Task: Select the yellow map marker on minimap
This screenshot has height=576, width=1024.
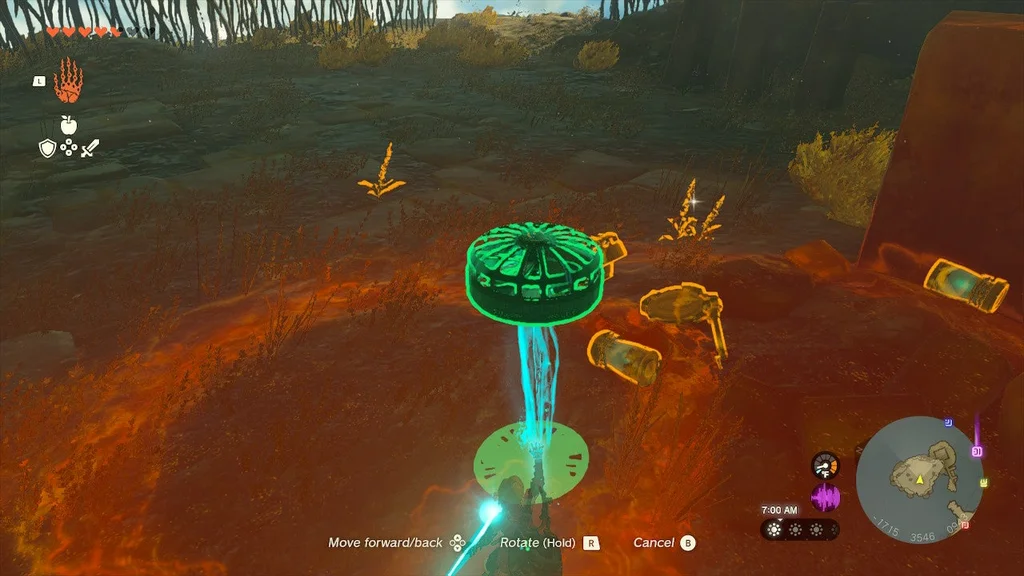Action: pos(984,483)
